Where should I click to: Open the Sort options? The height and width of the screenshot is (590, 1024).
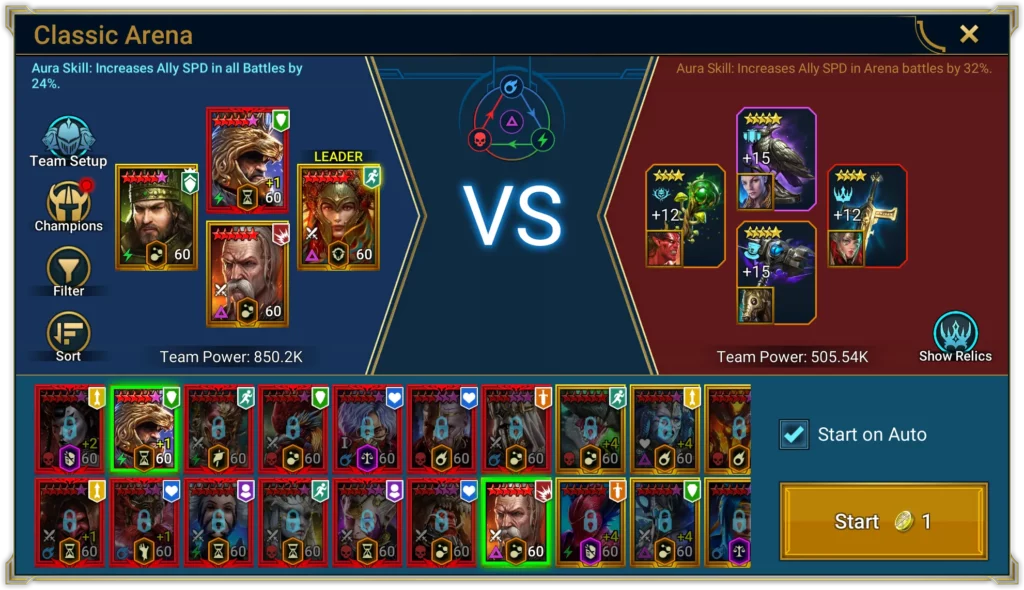point(68,336)
